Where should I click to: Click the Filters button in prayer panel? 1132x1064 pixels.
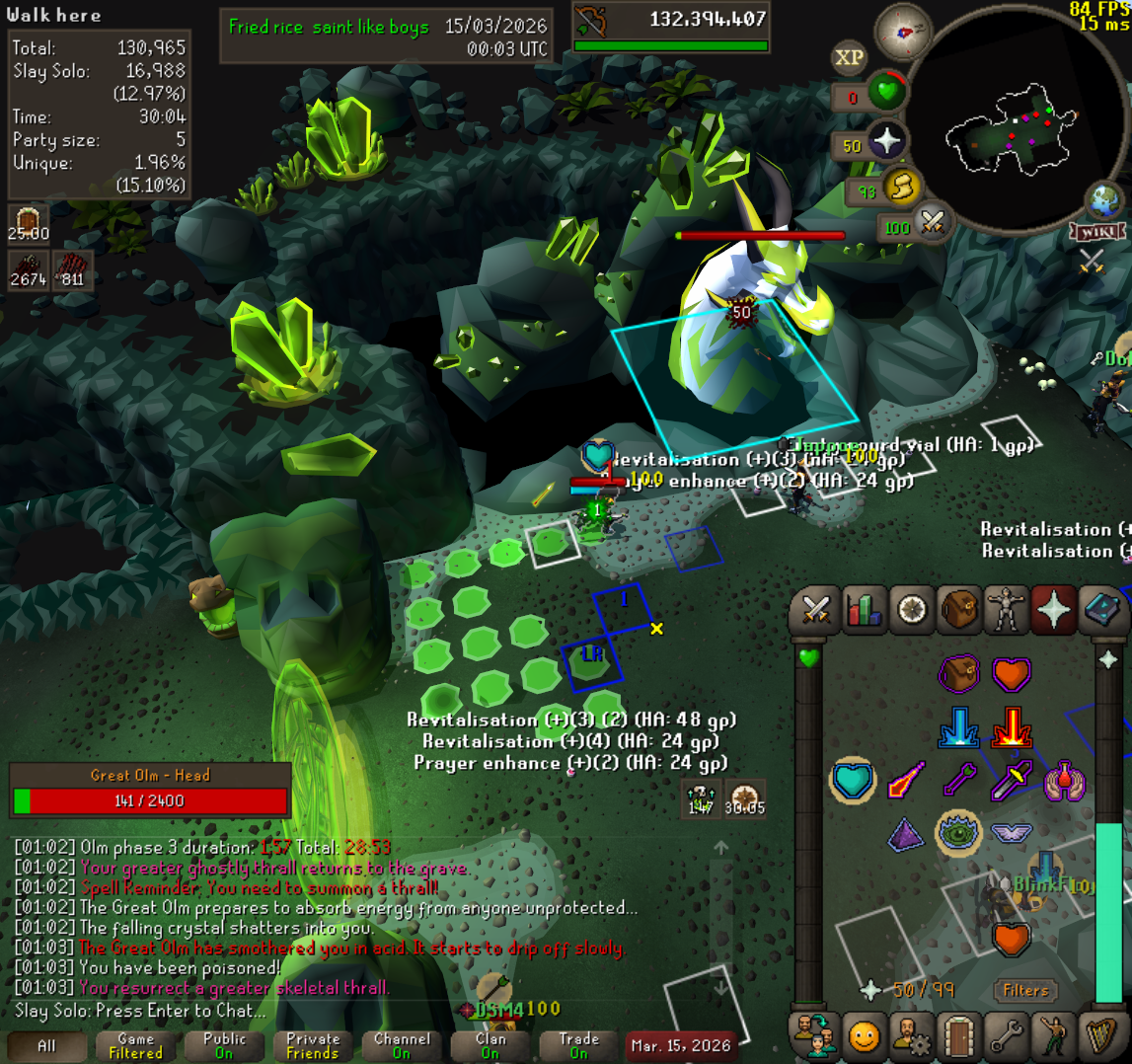pyautogui.click(x=1025, y=990)
